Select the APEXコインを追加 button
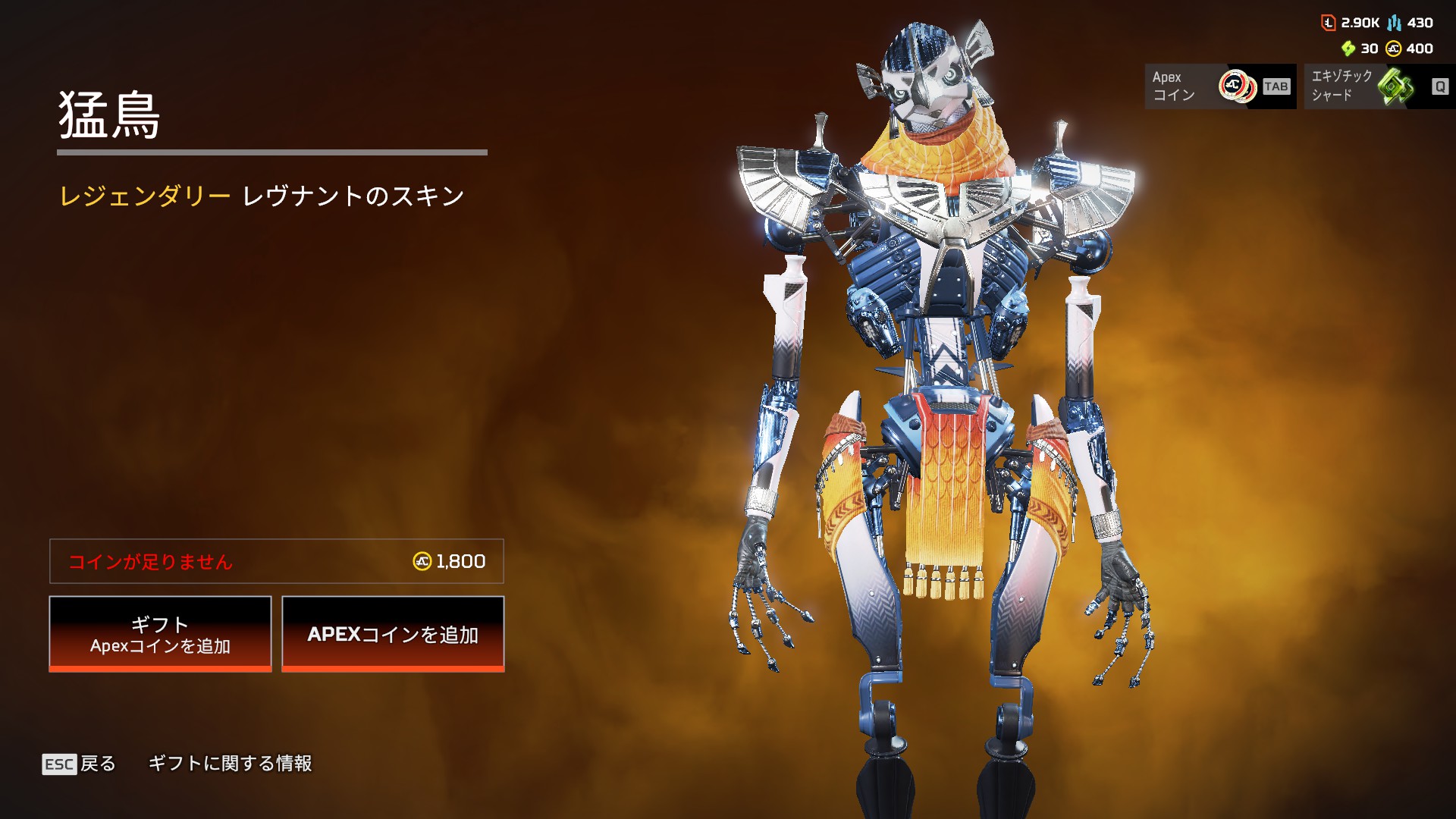Image resolution: width=1456 pixels, height=819 pixels. (393, 634)
